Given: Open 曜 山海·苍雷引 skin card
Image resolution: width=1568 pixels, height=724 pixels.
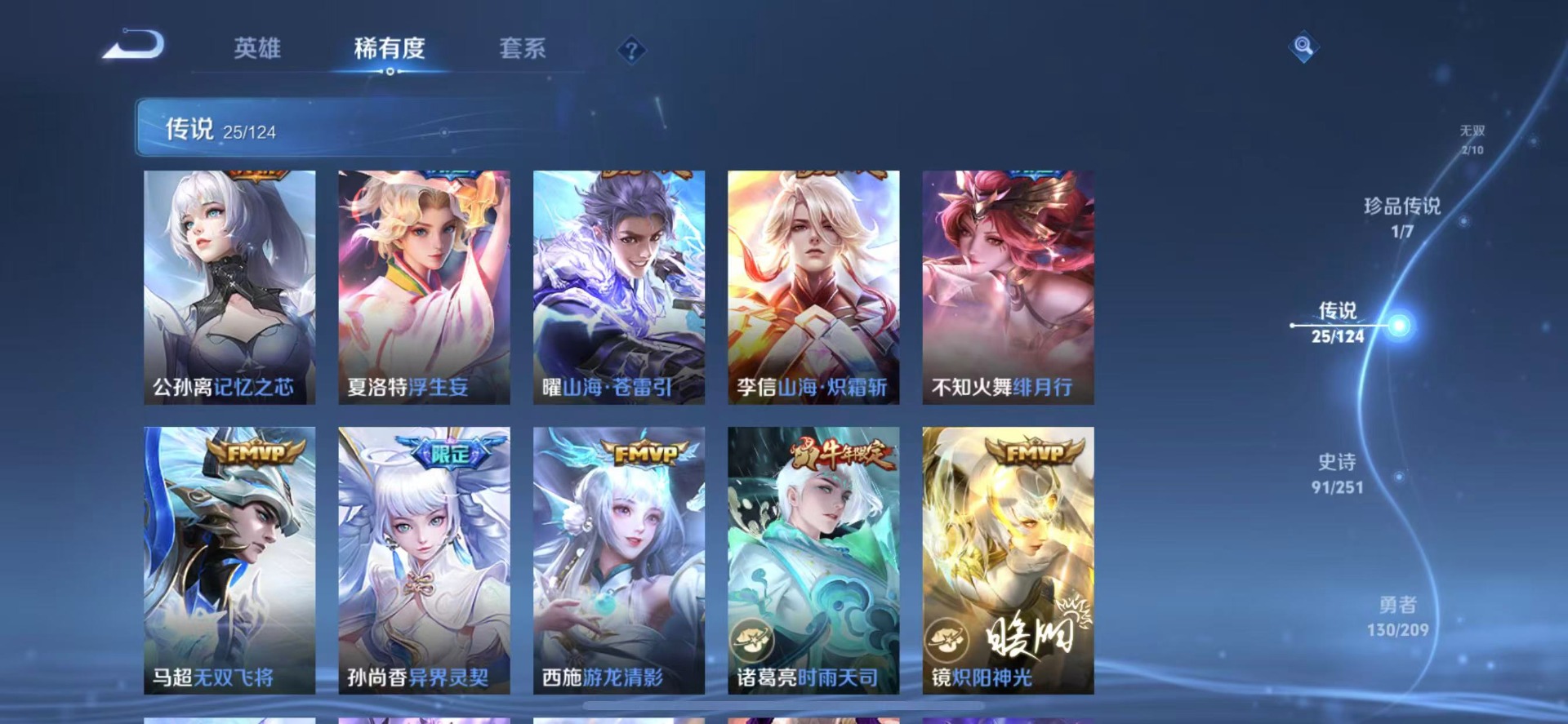Looking at the screenshot, I should [618, 287].
